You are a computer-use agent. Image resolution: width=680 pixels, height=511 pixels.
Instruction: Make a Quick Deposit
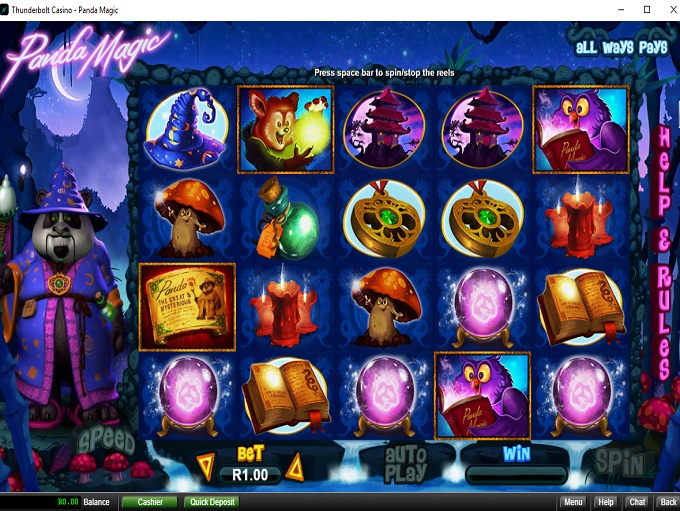click(x=210, y=502)
